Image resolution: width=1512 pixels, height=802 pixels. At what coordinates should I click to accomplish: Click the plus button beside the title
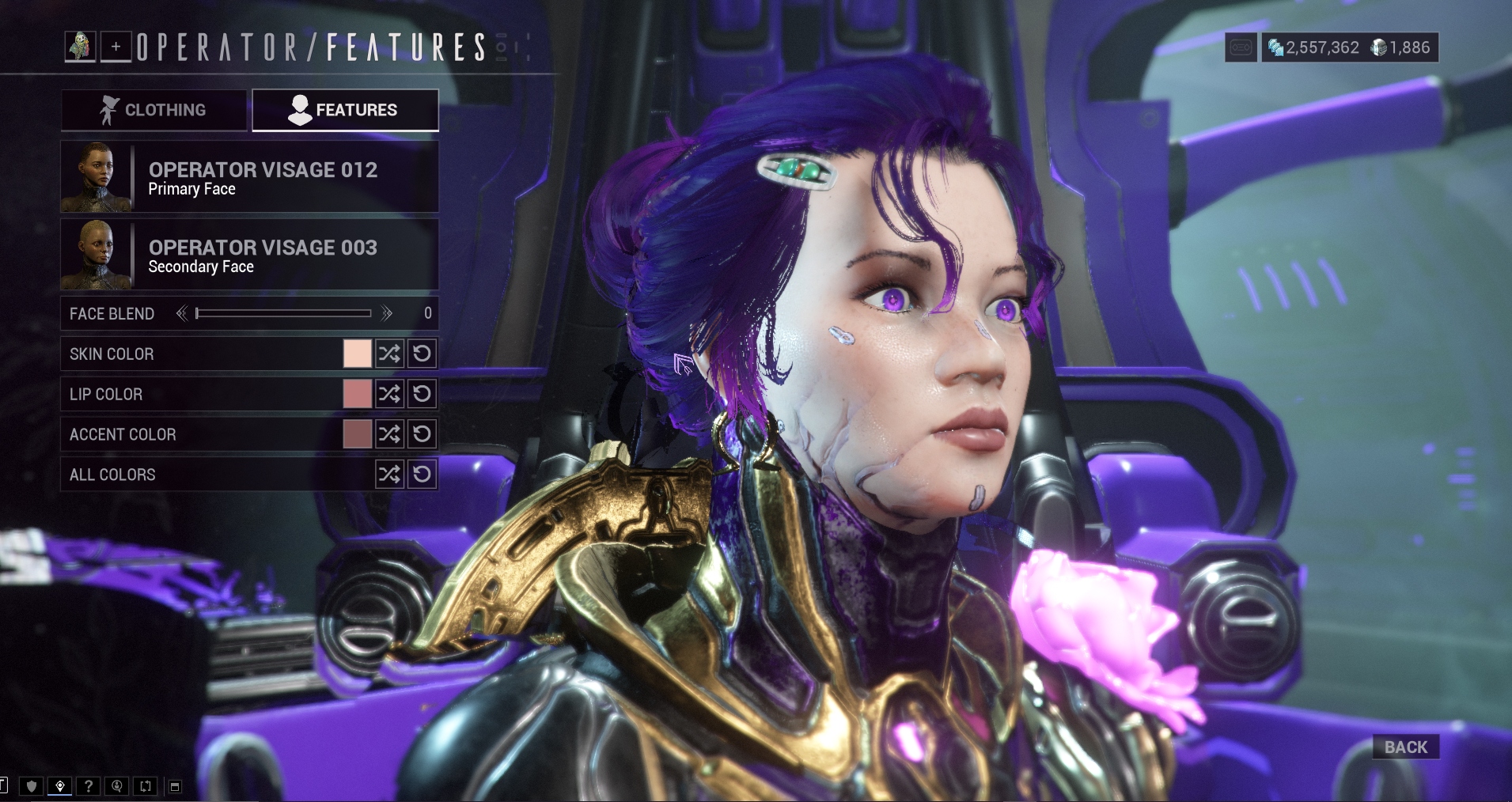[x=116, y=47]
